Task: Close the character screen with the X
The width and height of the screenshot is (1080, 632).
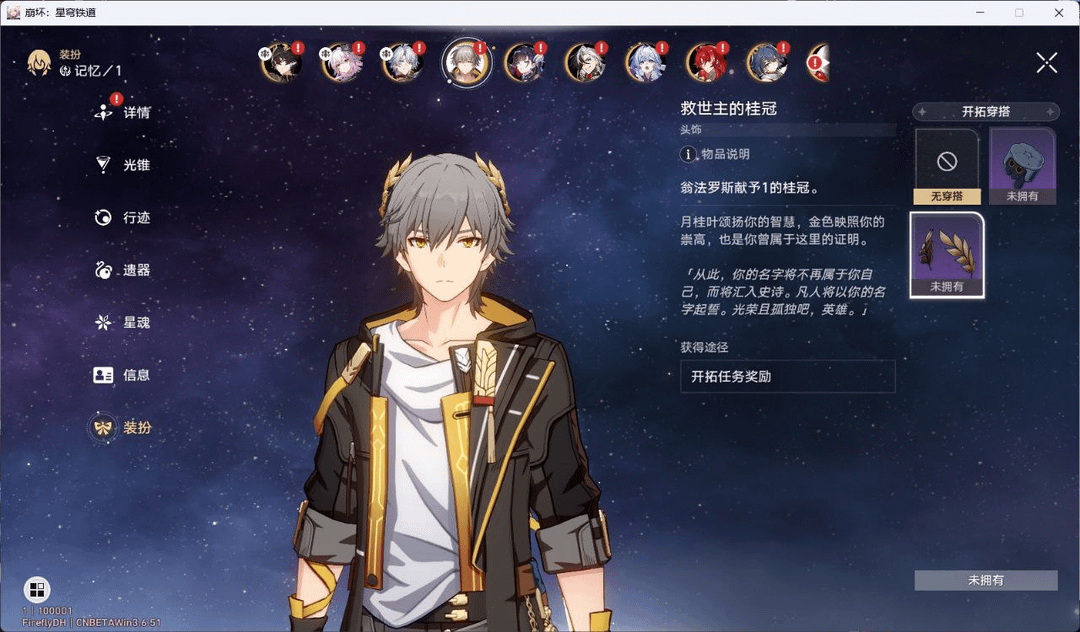Action: click(1046, 63)
